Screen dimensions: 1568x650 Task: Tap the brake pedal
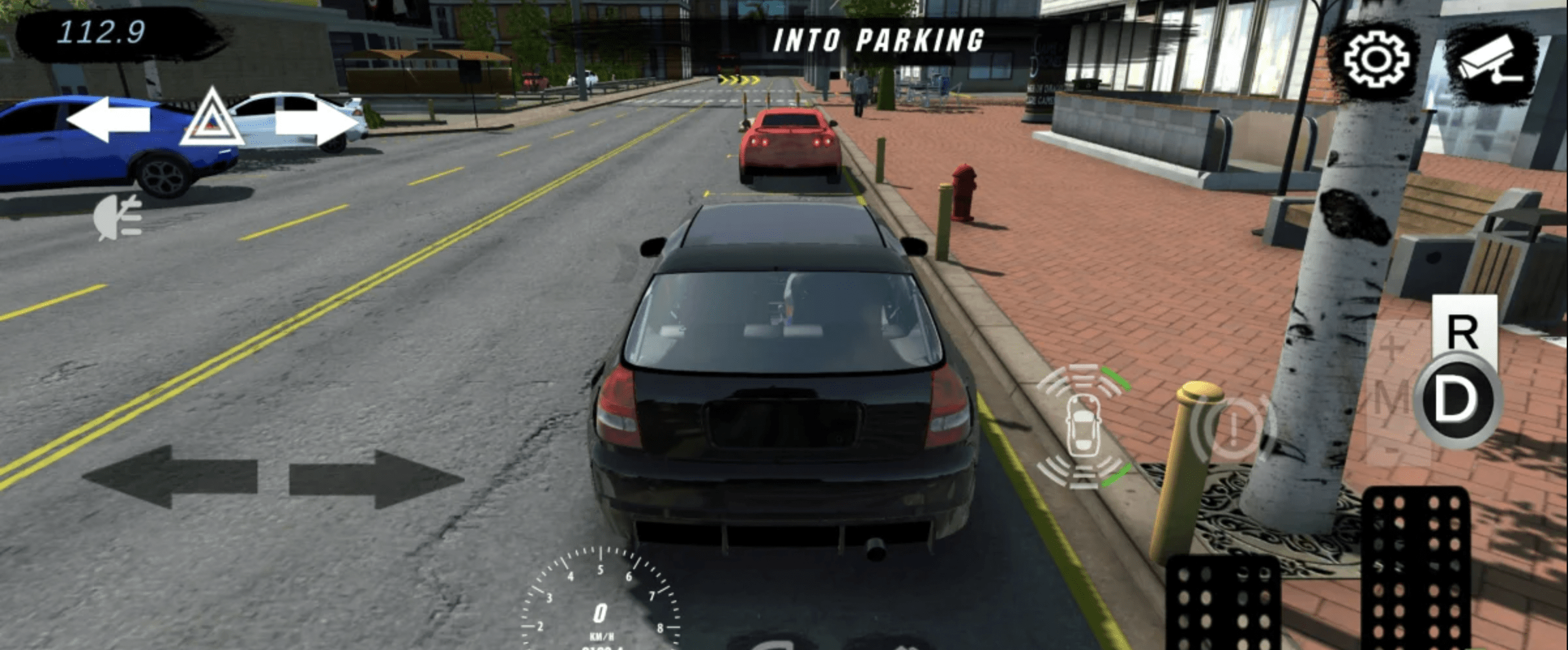pyautogui.click(x=1223, y=604)
